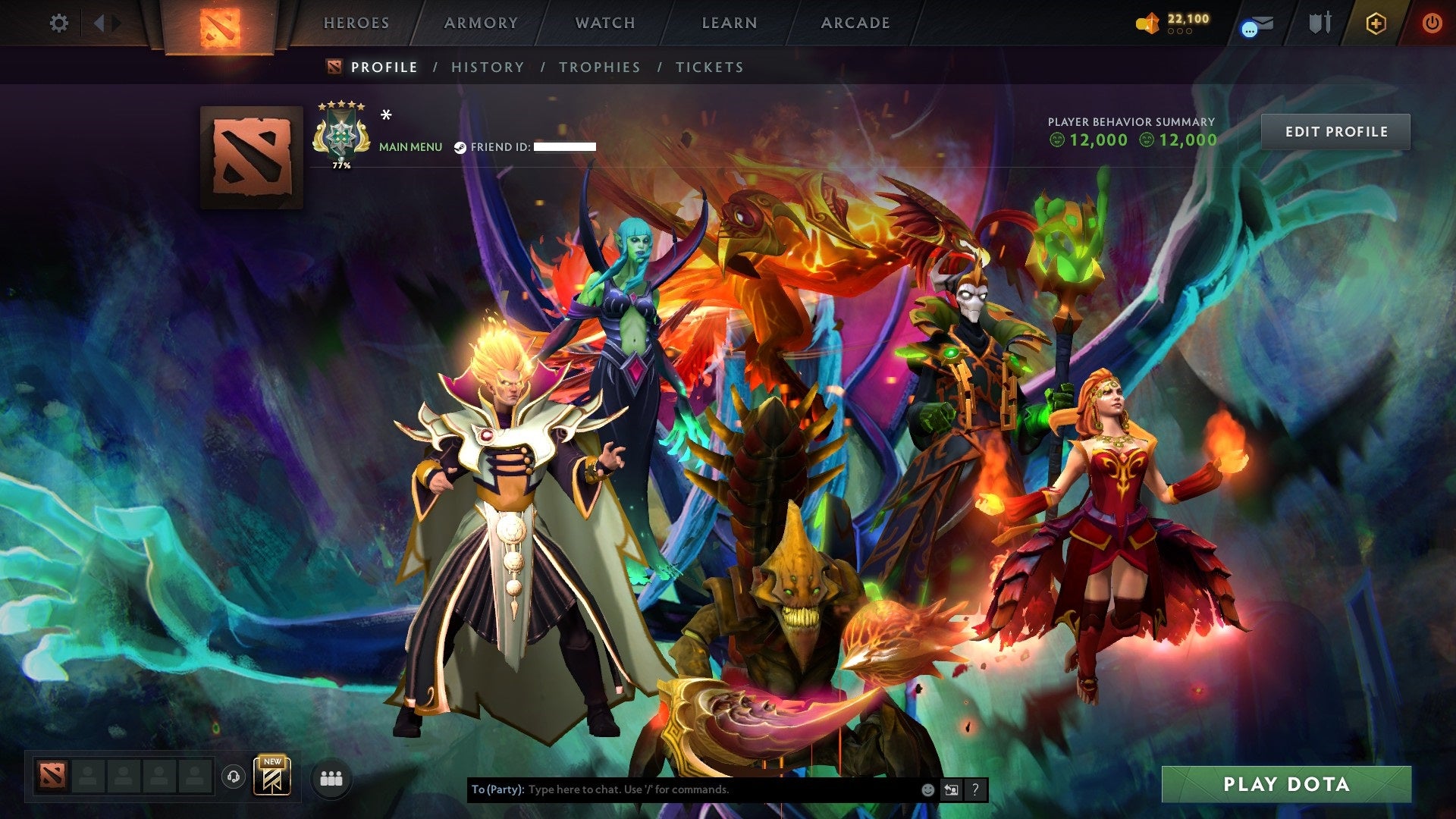Switch to the HISTORY tab
The image size is (1456, 819).
click(x=486, y=67)
